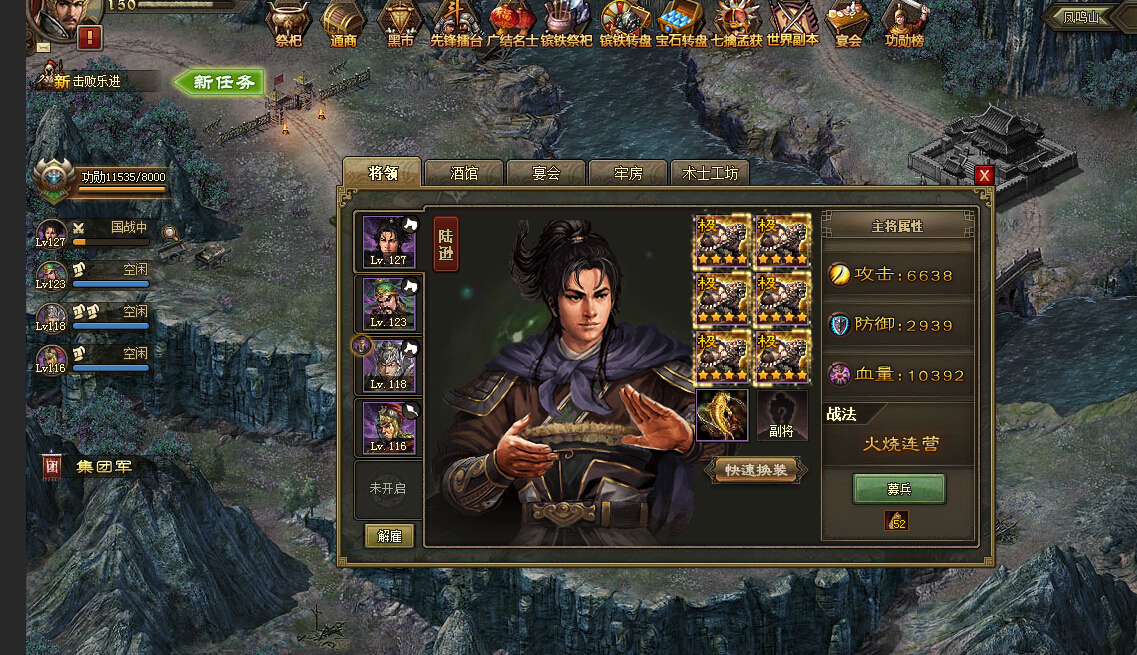Open the 宴会 tab in the generals panel
Image resolution: width=1137 pixels, height=655 pixels.
[x=546, y=173]
